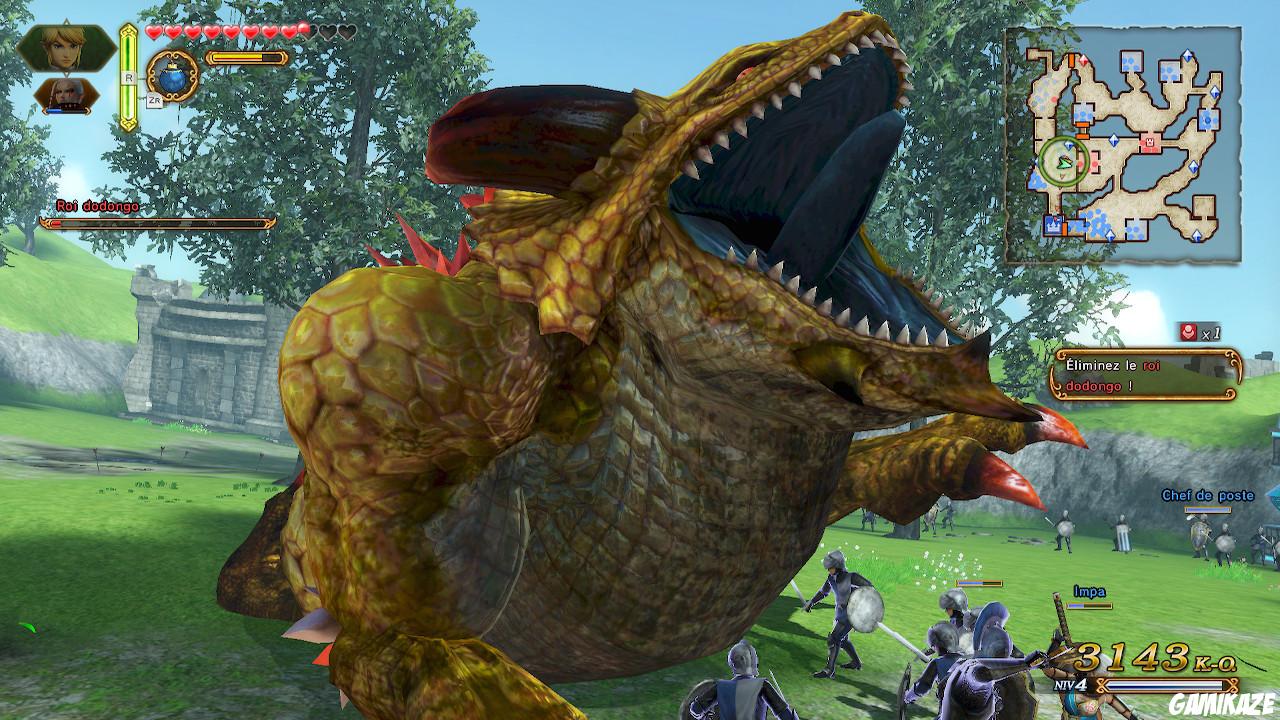This screenshot has width=1280, height=720.
Task: Toggle the last empty heart container
Action: pyautogui.click(x=350, y=32)
